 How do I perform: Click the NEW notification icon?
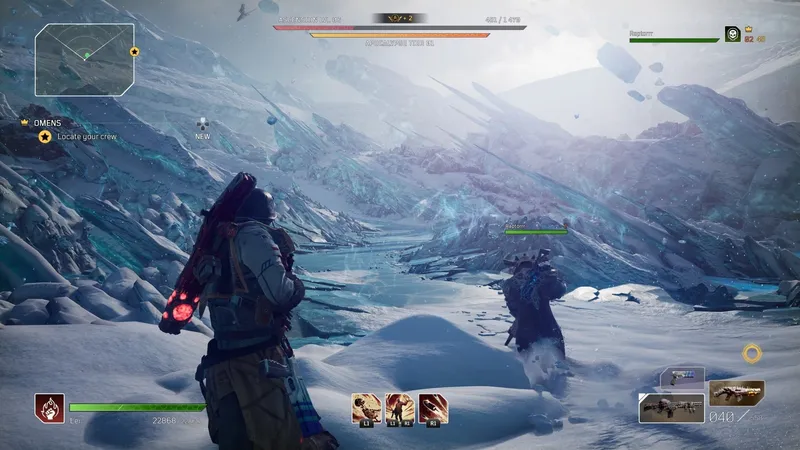click(203, 125)
